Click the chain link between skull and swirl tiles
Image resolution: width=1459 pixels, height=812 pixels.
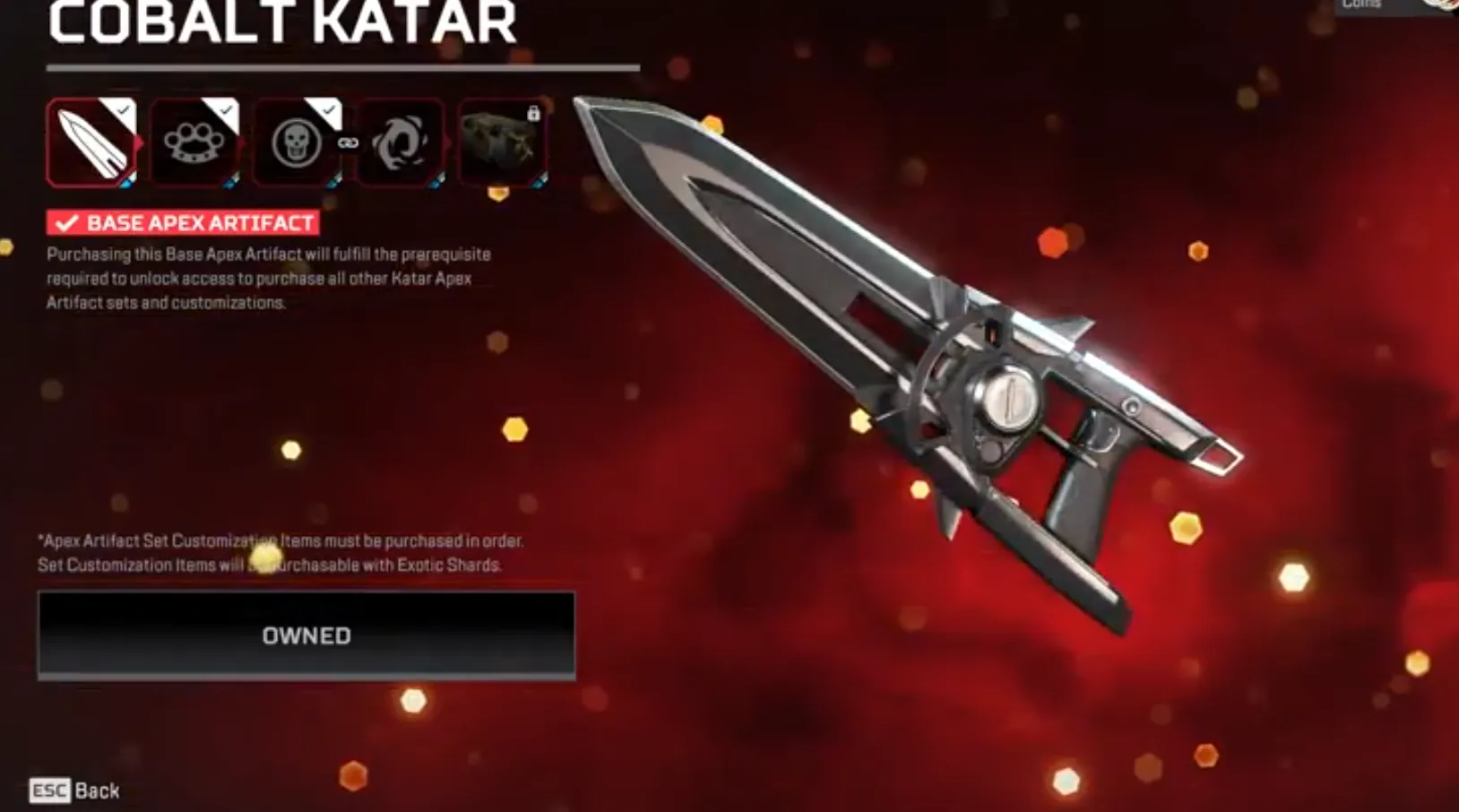(x=347, y=143)
